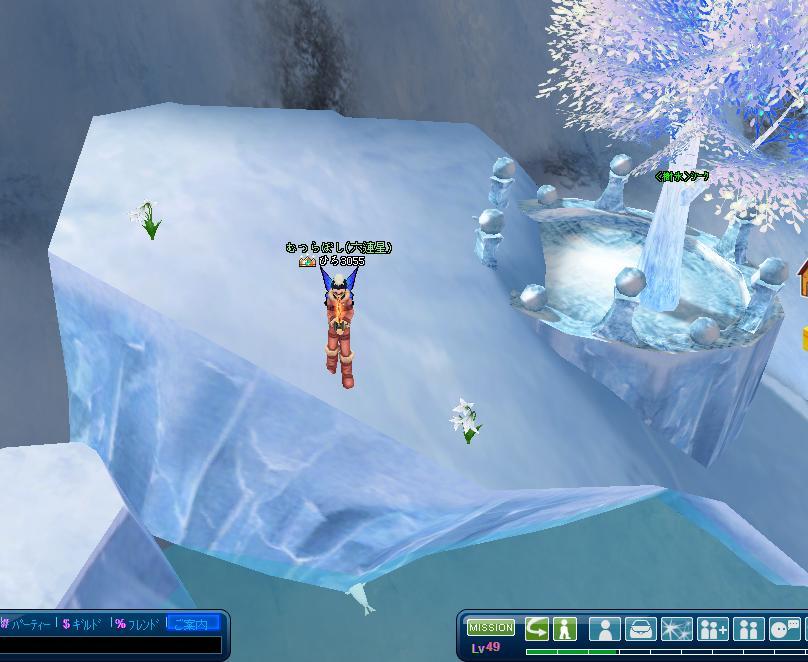Click the chat text input box
The width and height of the screenshot is (808, 662).
tap(110, 645)
